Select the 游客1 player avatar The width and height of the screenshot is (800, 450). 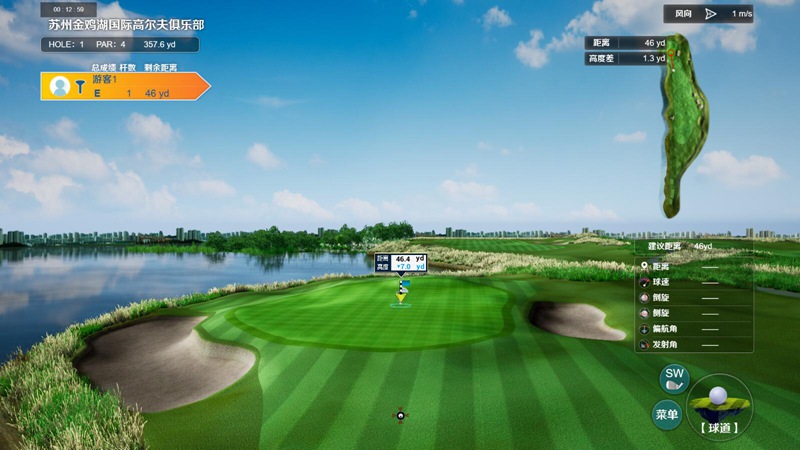click(60, 87)
